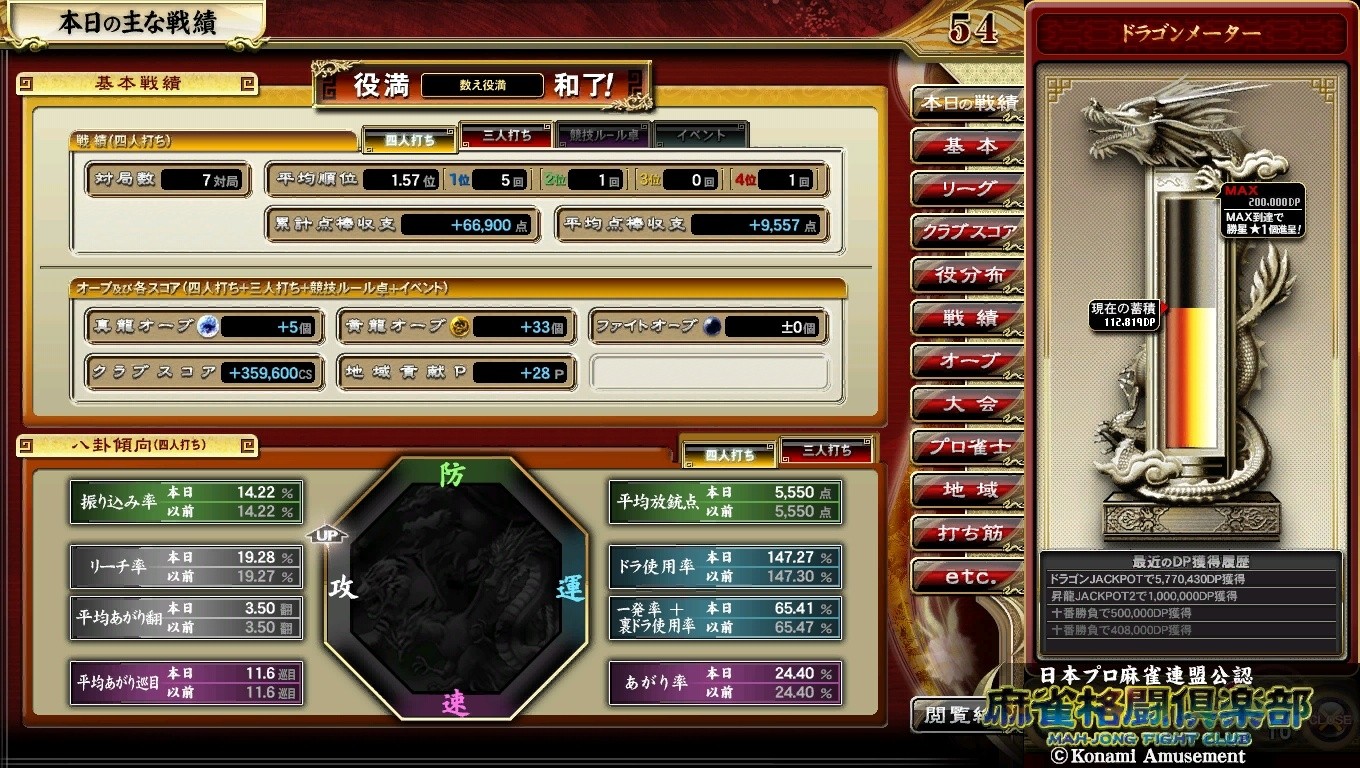Choose the 戦績 side menu button
Screen dimensions: 1360x768
[x=968, y=318]
